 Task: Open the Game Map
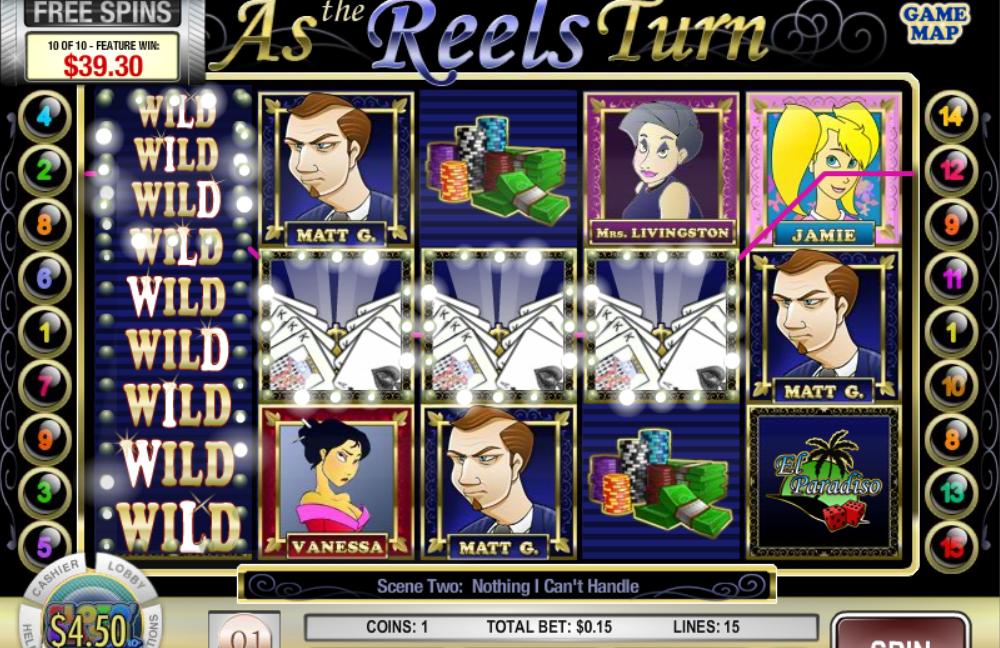click(x=935, y=24)
